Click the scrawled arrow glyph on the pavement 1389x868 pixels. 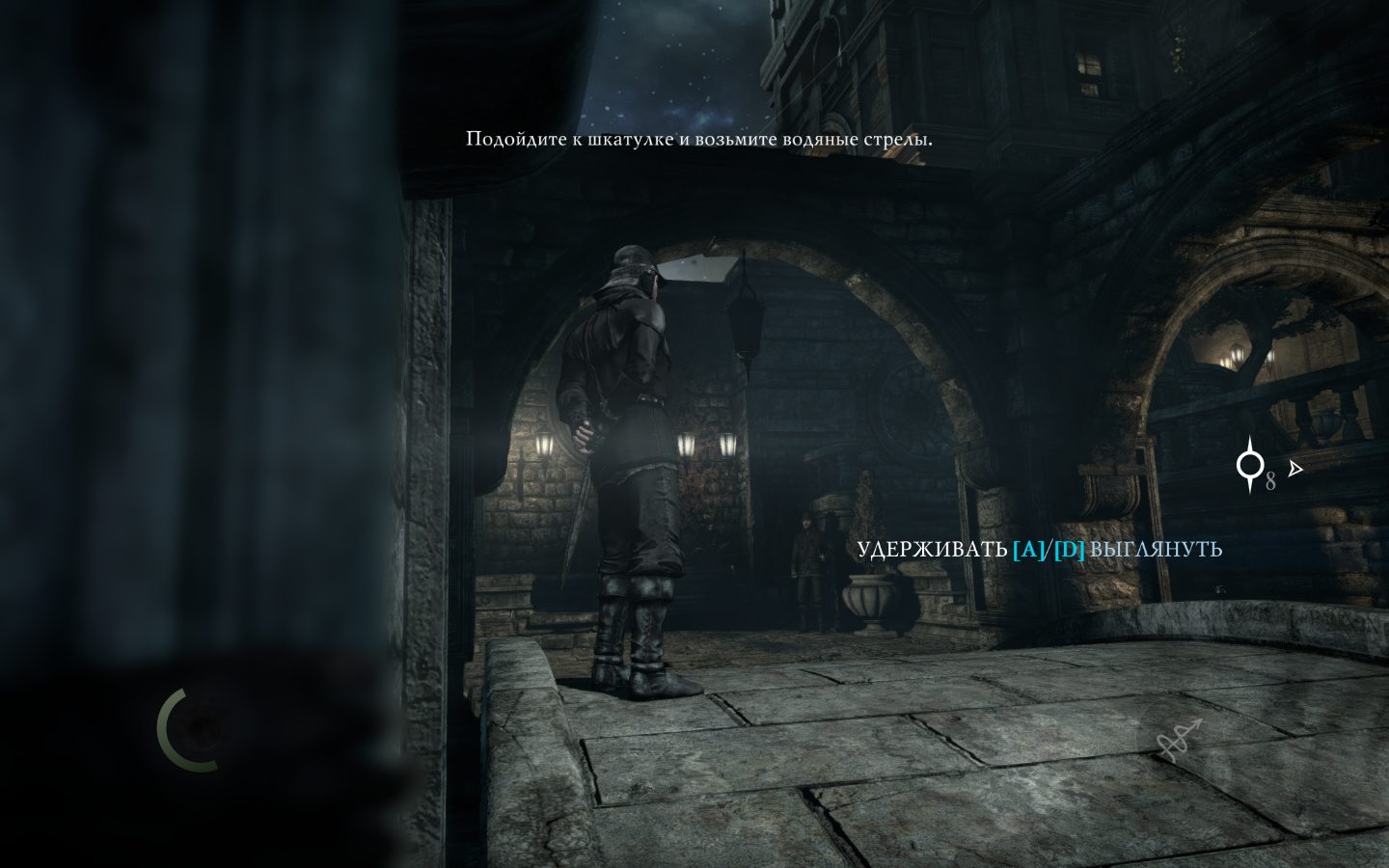pos(1181,738)
